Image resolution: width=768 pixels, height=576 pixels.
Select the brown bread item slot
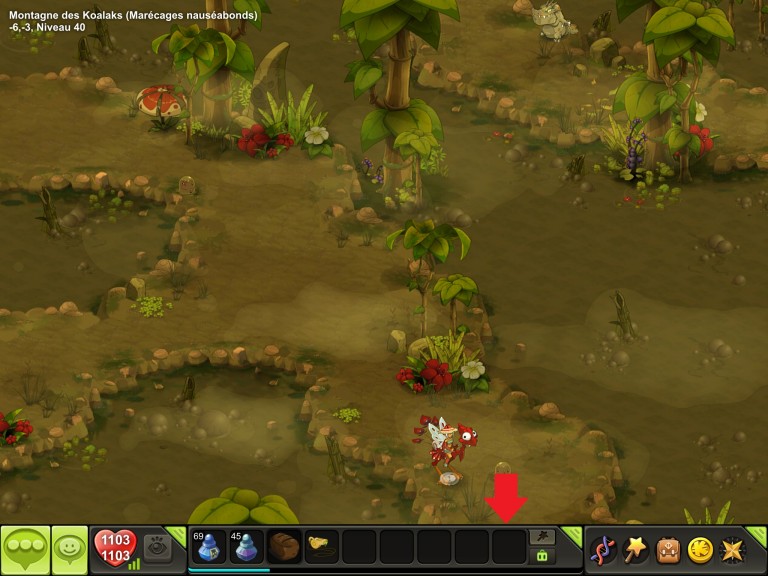(284, 547)
